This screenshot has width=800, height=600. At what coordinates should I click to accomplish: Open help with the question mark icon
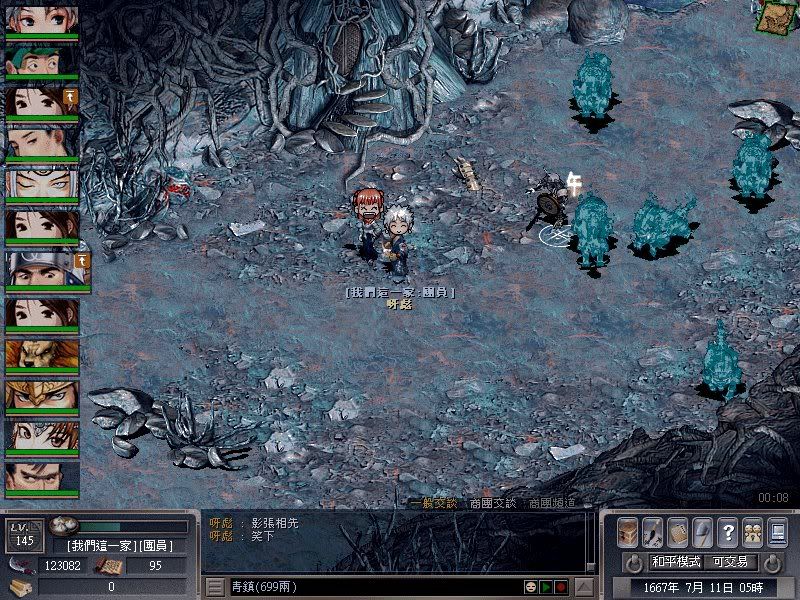point(727,532)
